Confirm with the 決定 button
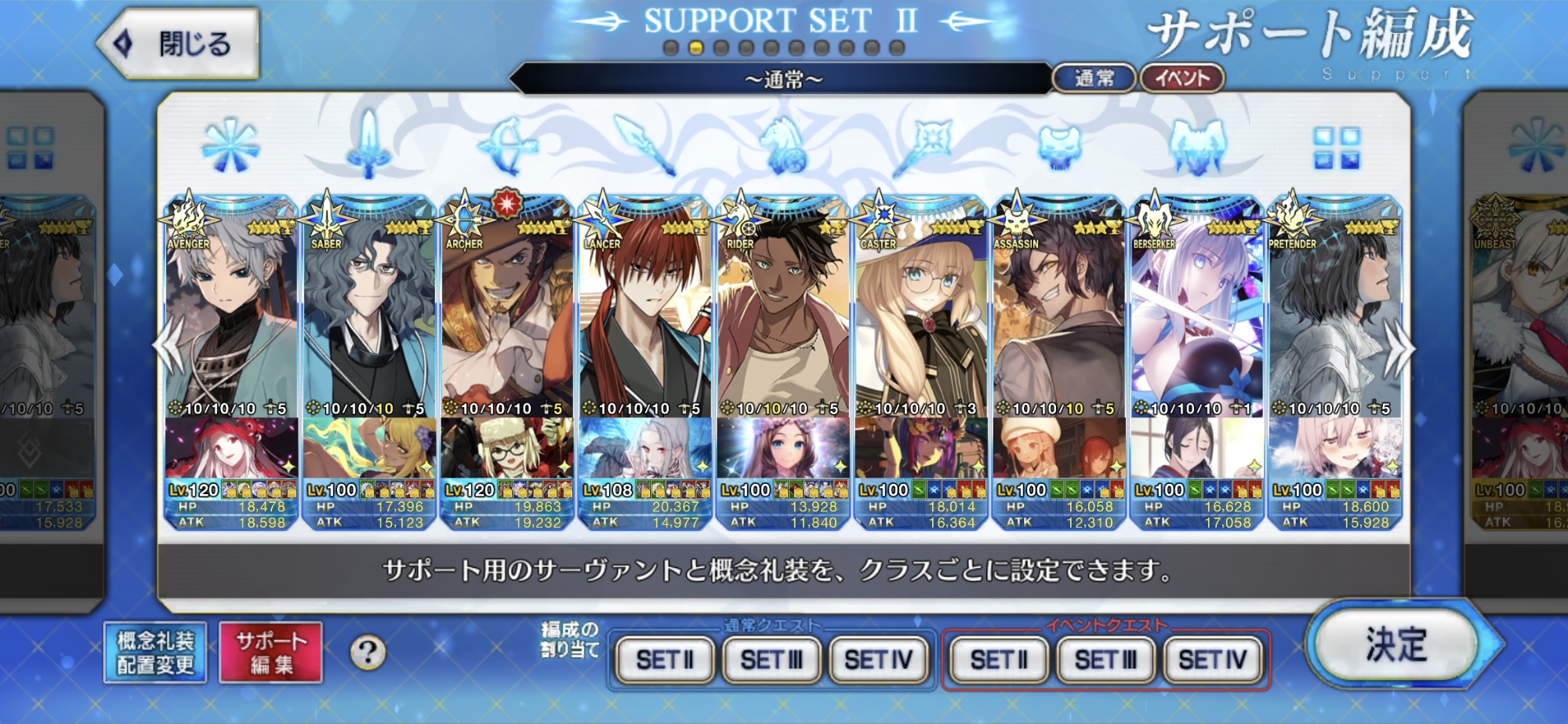 tap(1396, 645)
